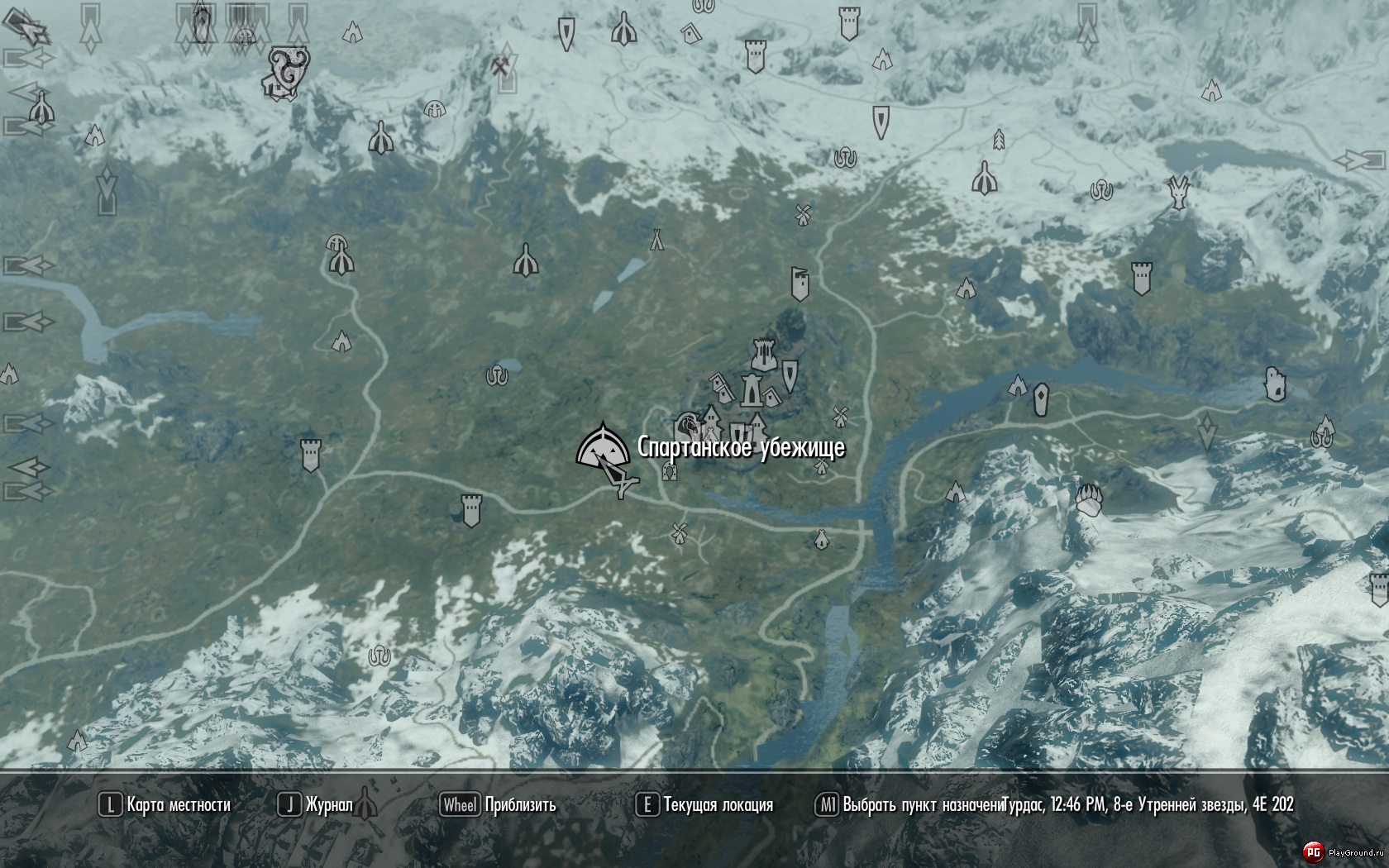
Task: Choose the dragon head lair marker
Action: (1179, 192)
